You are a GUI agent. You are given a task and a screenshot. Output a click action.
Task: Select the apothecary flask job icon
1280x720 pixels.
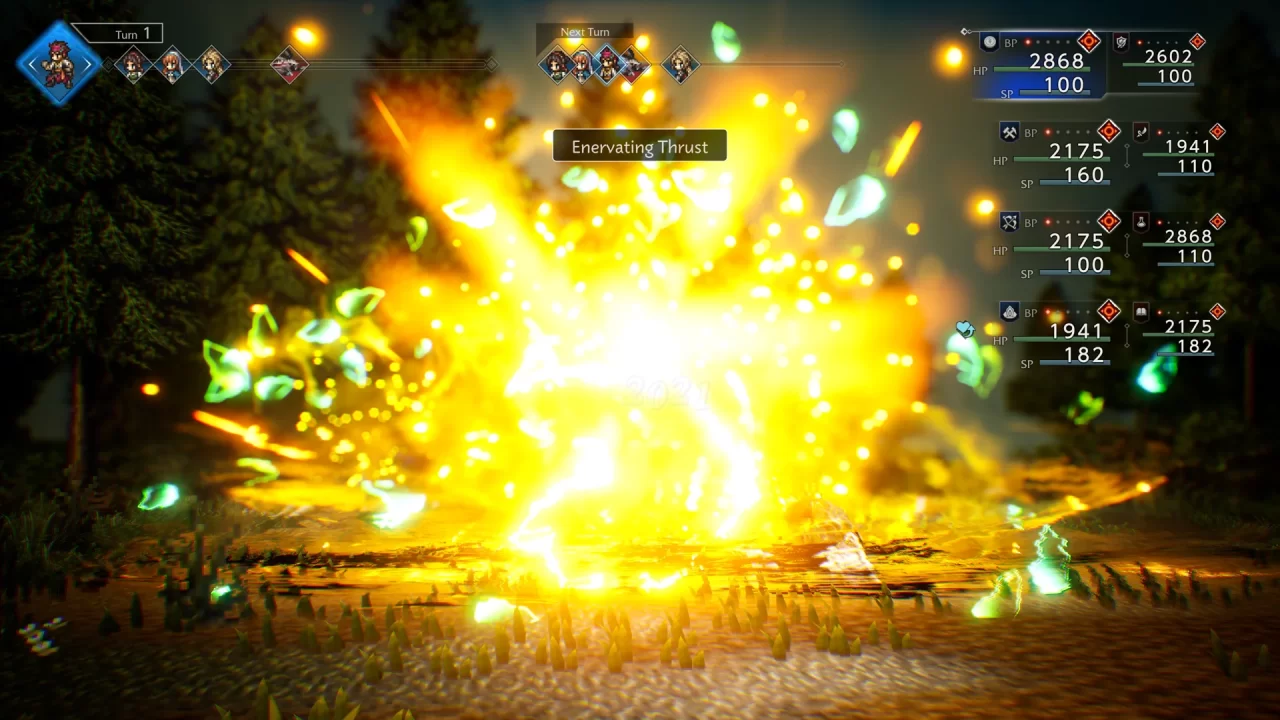(x=1142, y=221)
